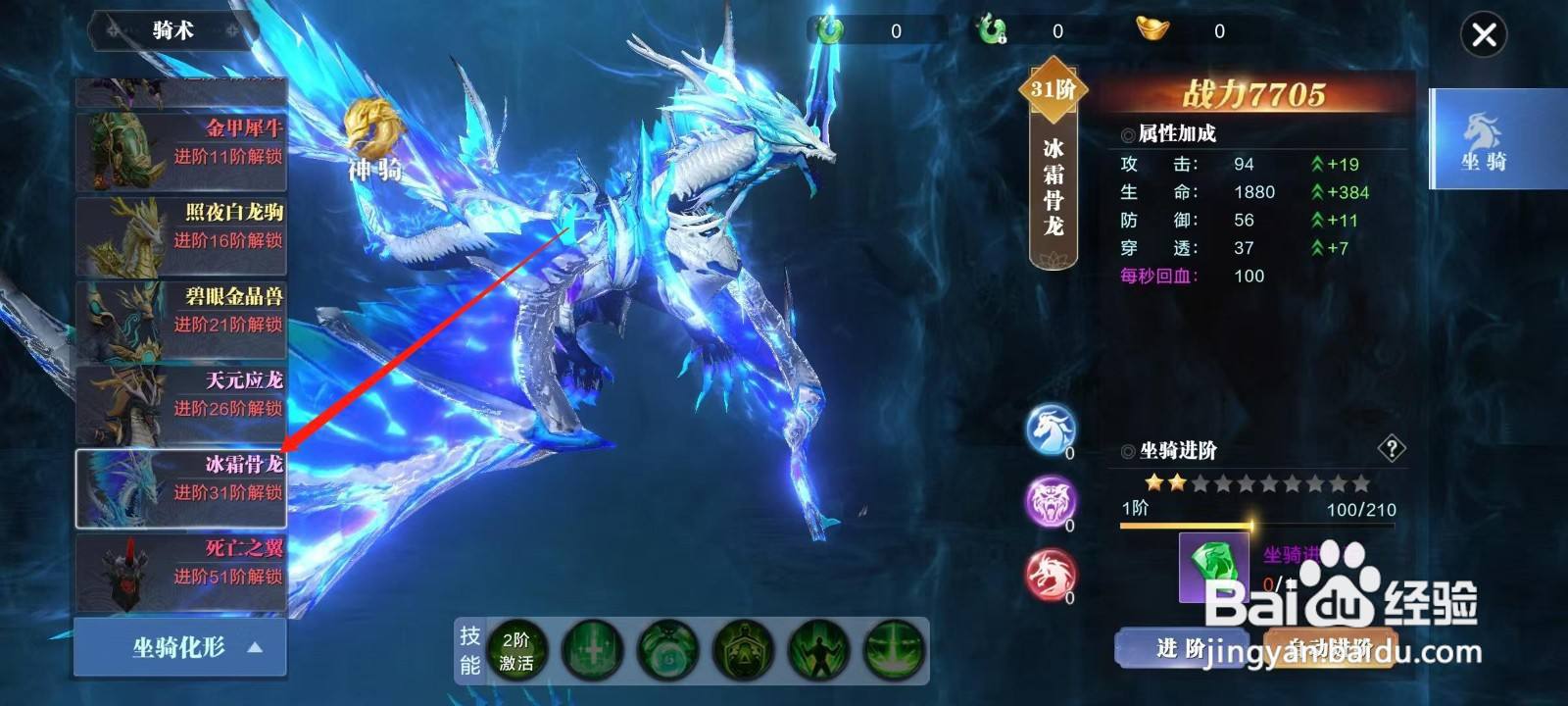
Task: Collapse the 坐骑化形 panel
Action: [x=179, y=646]
